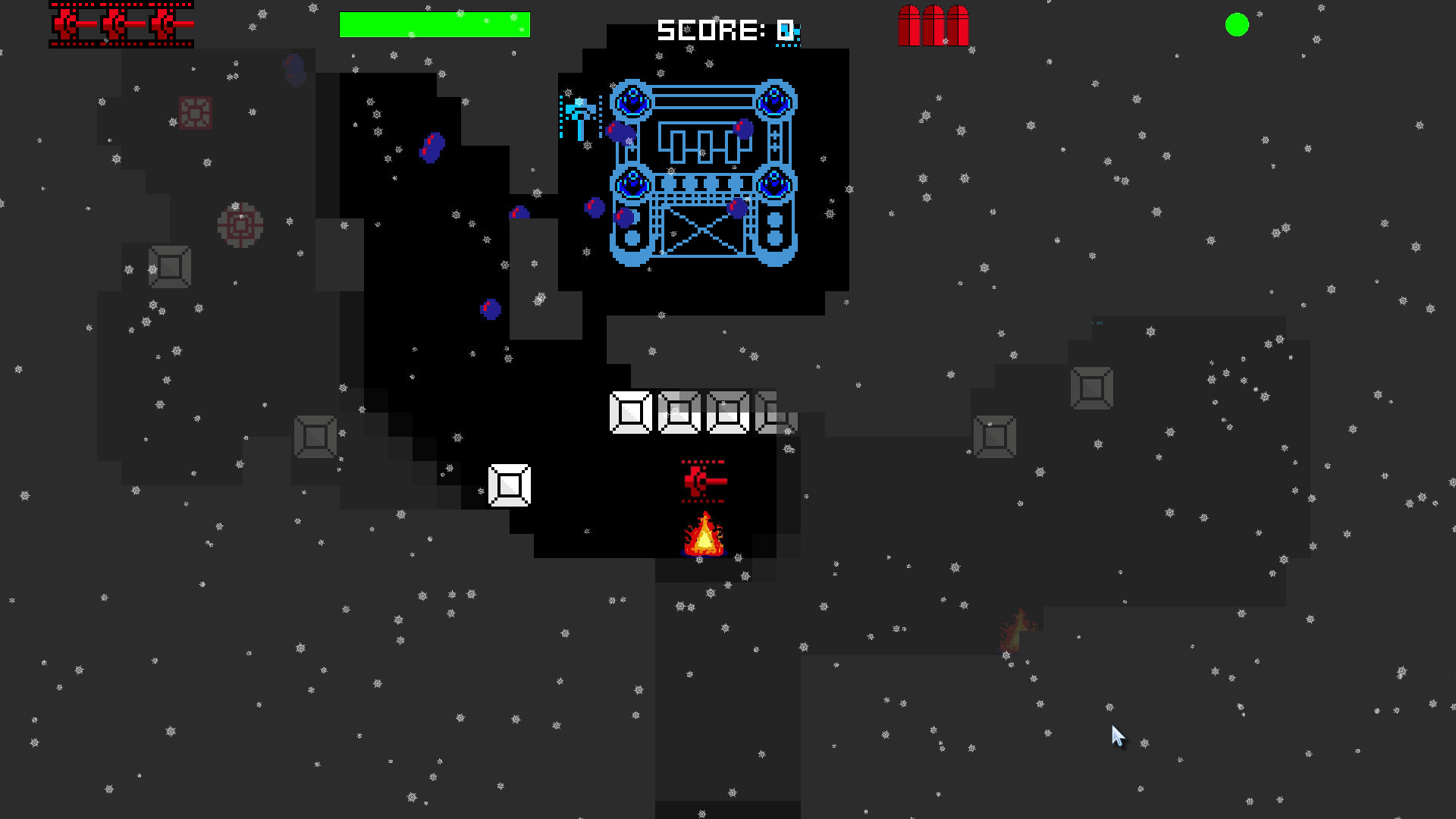
Task: Click the red enemy turret in the dotted targeting box
Action: (701, 479)
